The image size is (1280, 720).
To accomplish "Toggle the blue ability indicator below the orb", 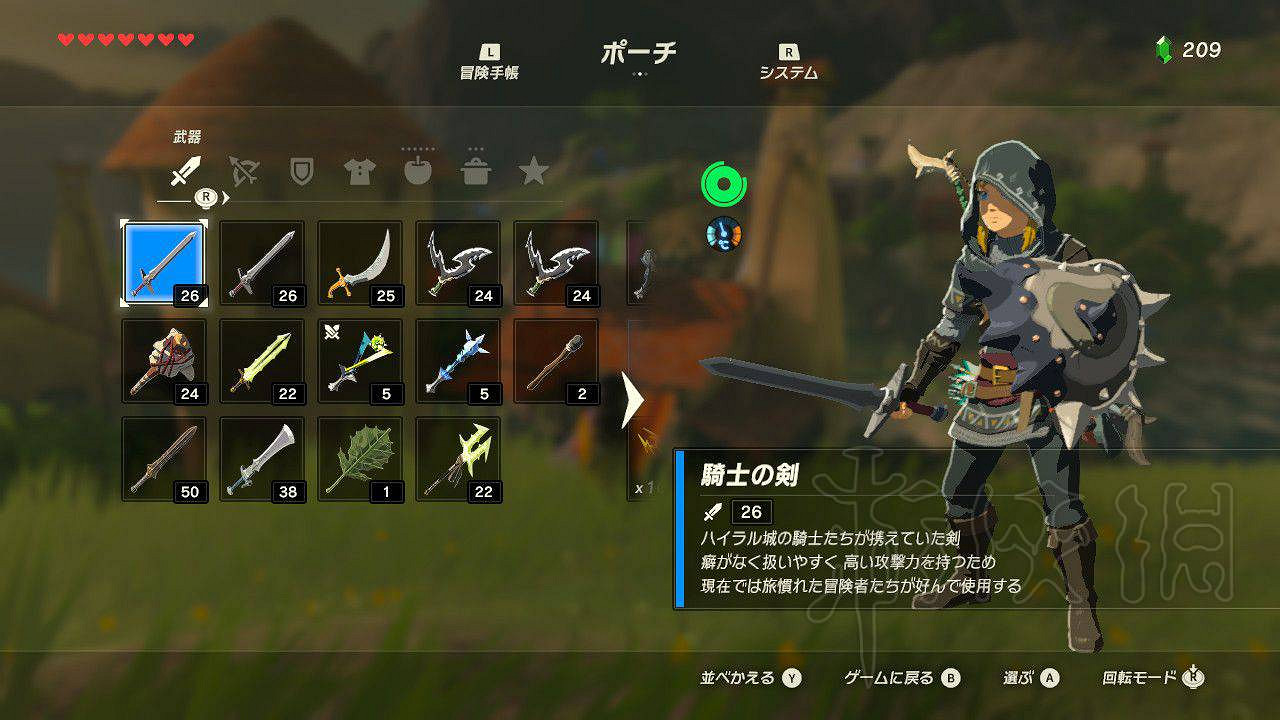I will pos(722,235).
